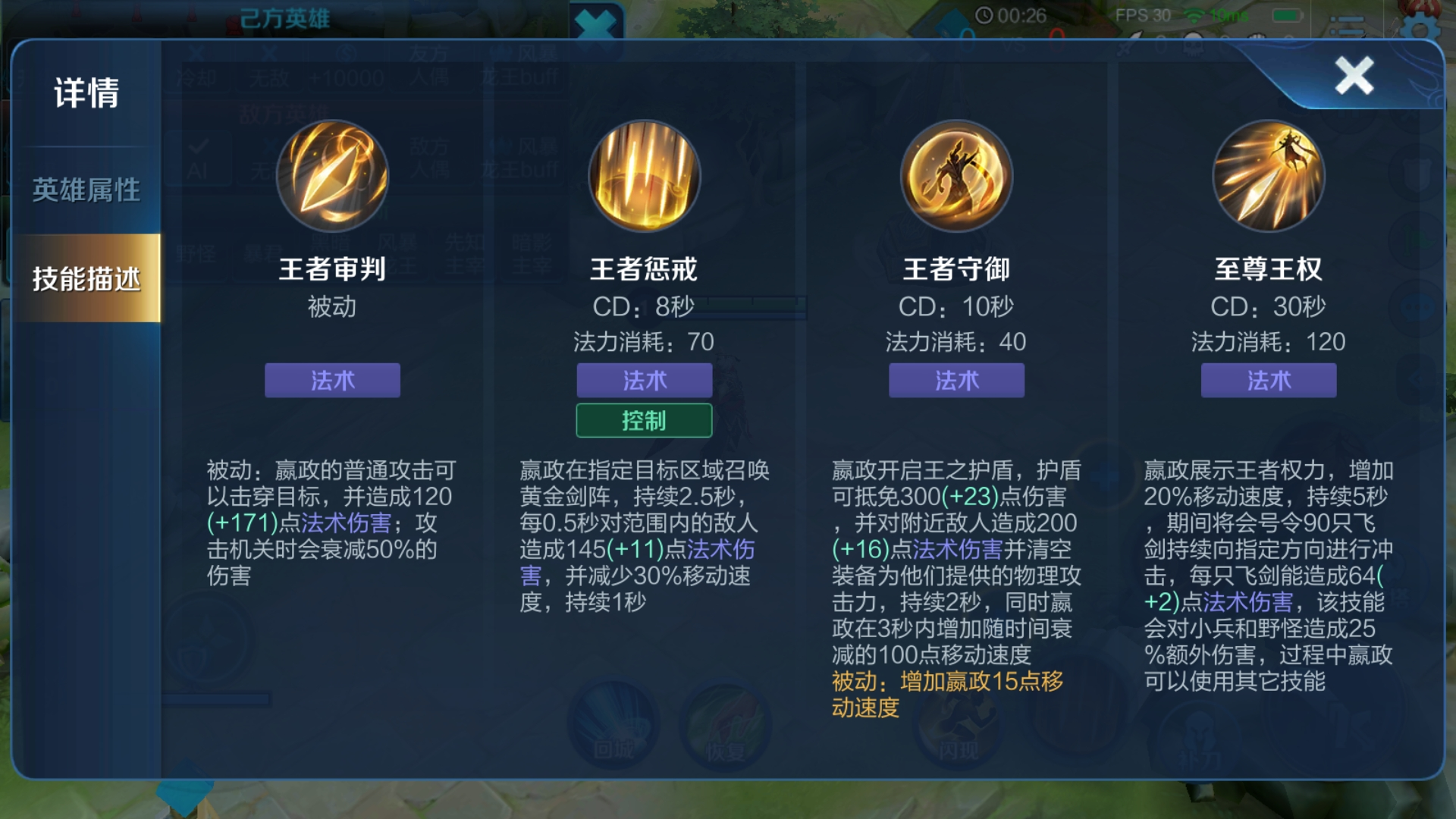1456x819 pixels.
Task: Click the +10000 gold button
Action: (x=346, y=78)
